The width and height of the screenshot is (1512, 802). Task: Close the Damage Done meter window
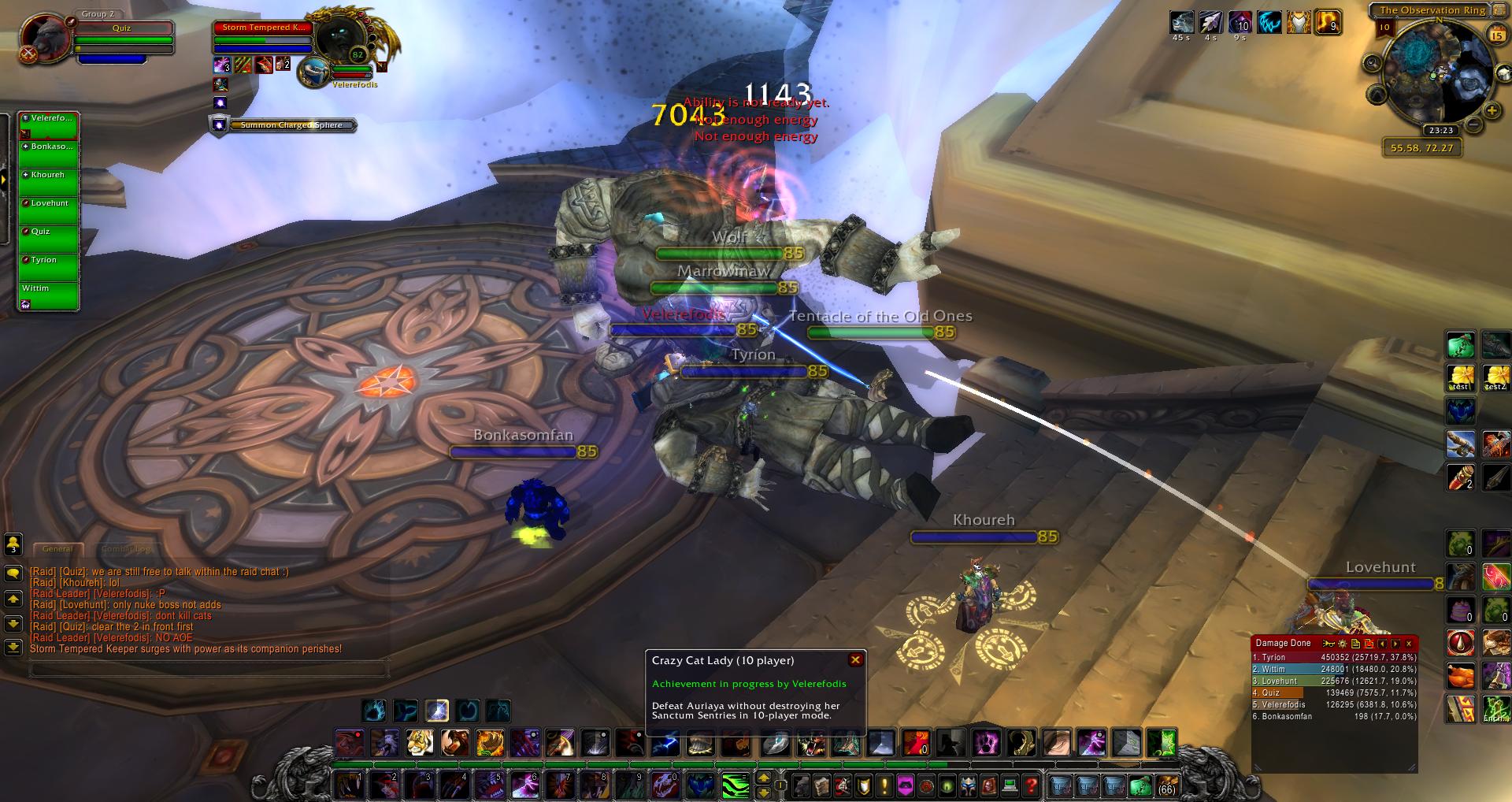click(1409, 644)
